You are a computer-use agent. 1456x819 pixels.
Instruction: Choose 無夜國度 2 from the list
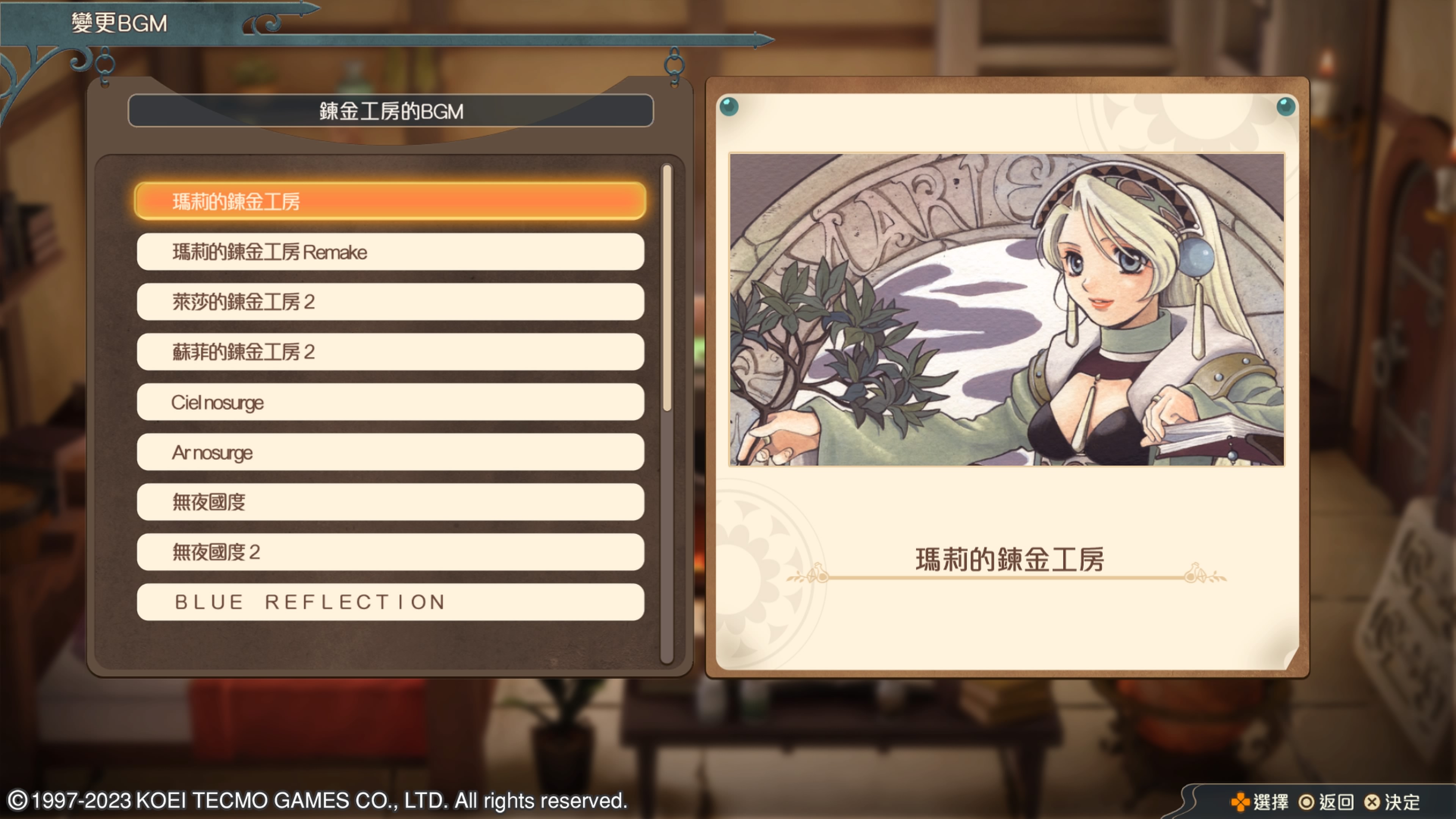pos(390,552)
